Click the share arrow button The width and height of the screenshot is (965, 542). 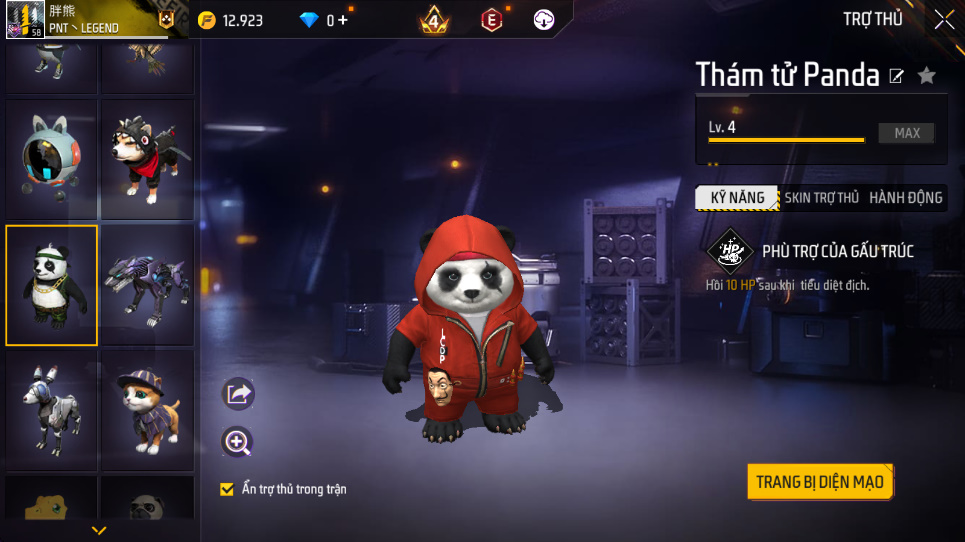coord(238,394)
